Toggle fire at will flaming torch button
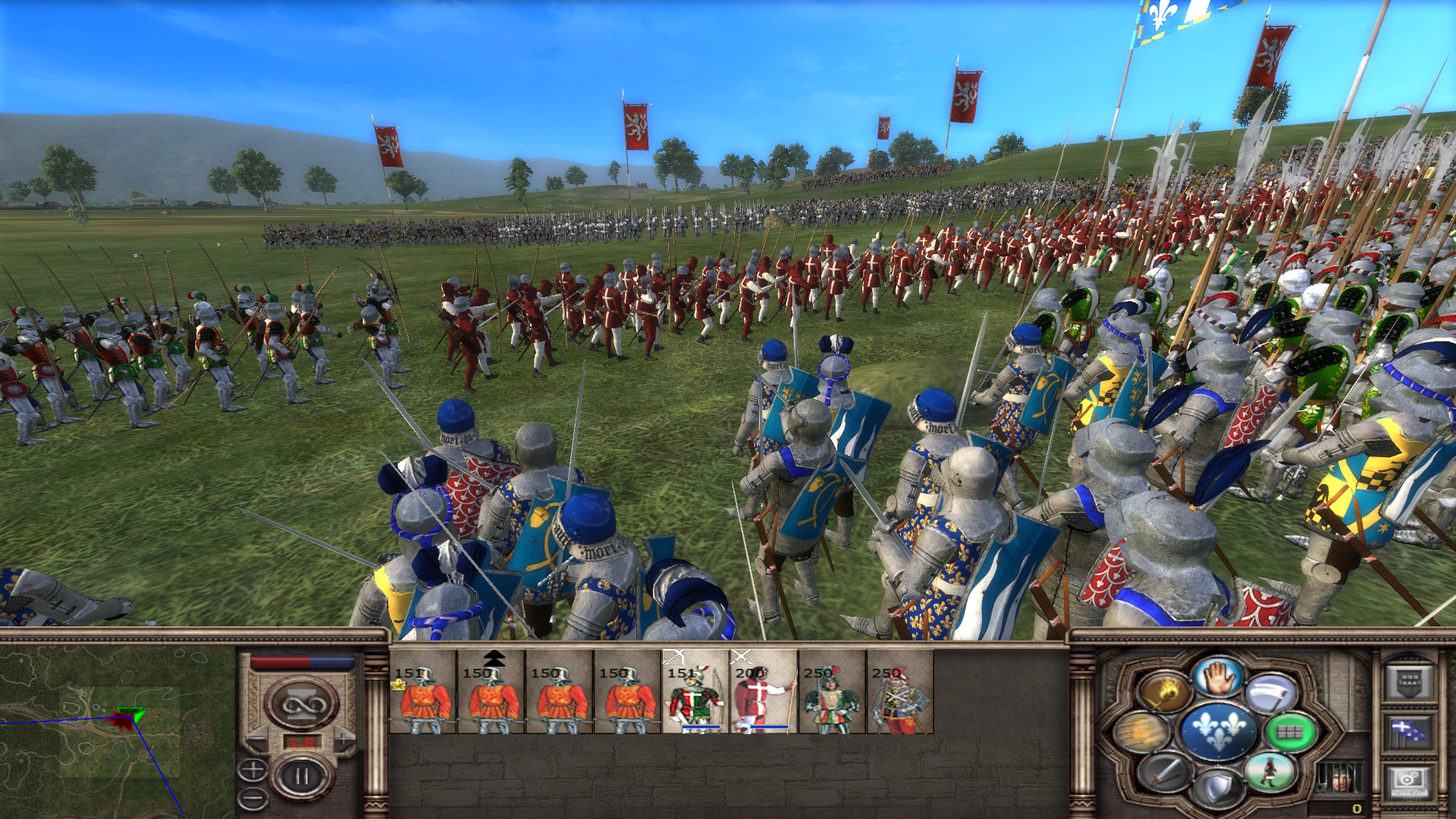 (1164, 692)
